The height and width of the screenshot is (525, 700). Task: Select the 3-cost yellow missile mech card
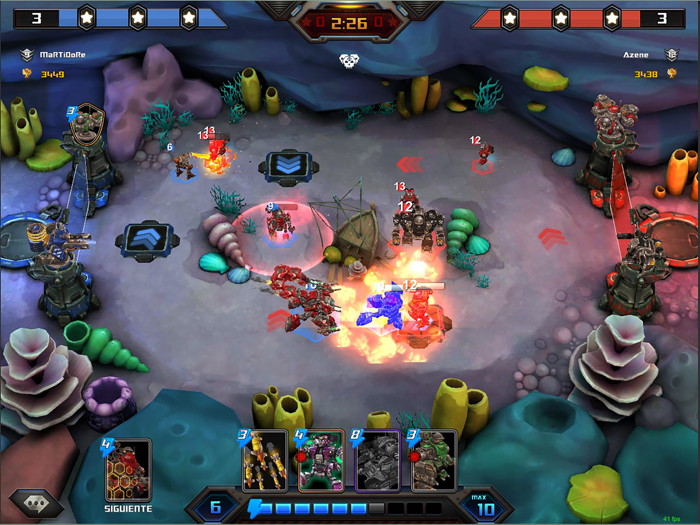tap(264, 461)
